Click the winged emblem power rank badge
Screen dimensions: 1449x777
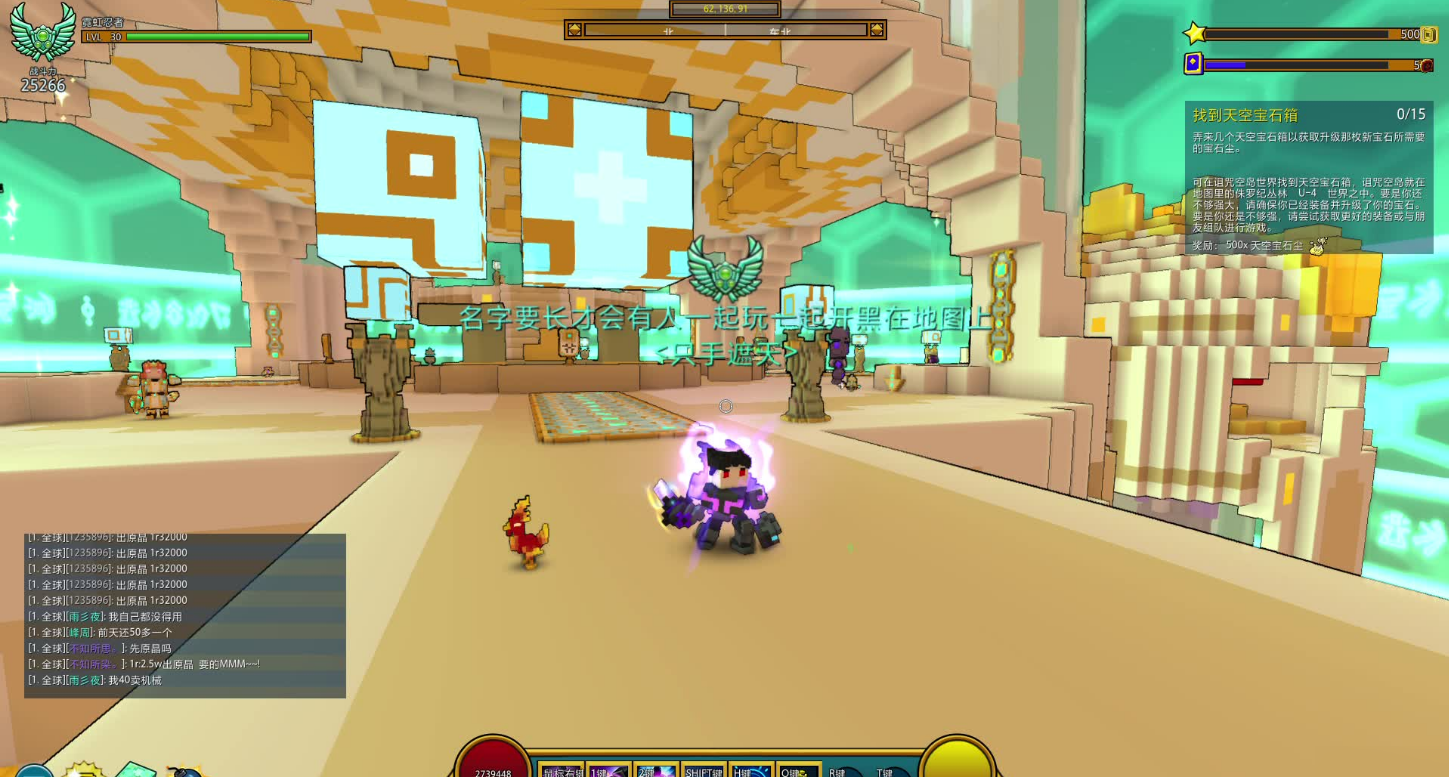[43, 32]
